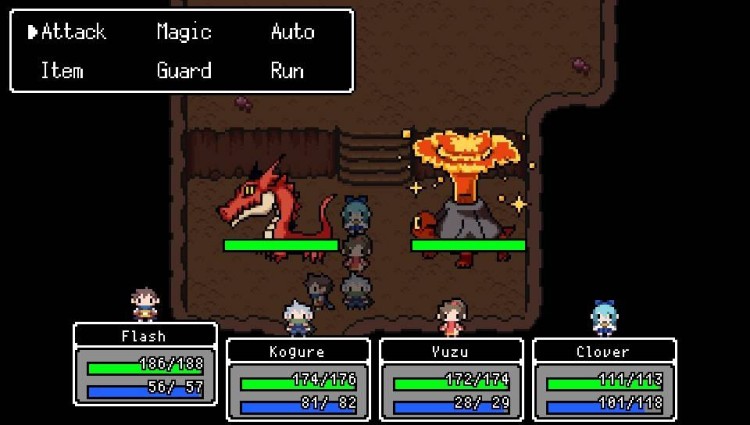Image resolution: width=750 pixels, height=425 pixels.
Task: Select Run to flee battle
Action: pos(288,71)
